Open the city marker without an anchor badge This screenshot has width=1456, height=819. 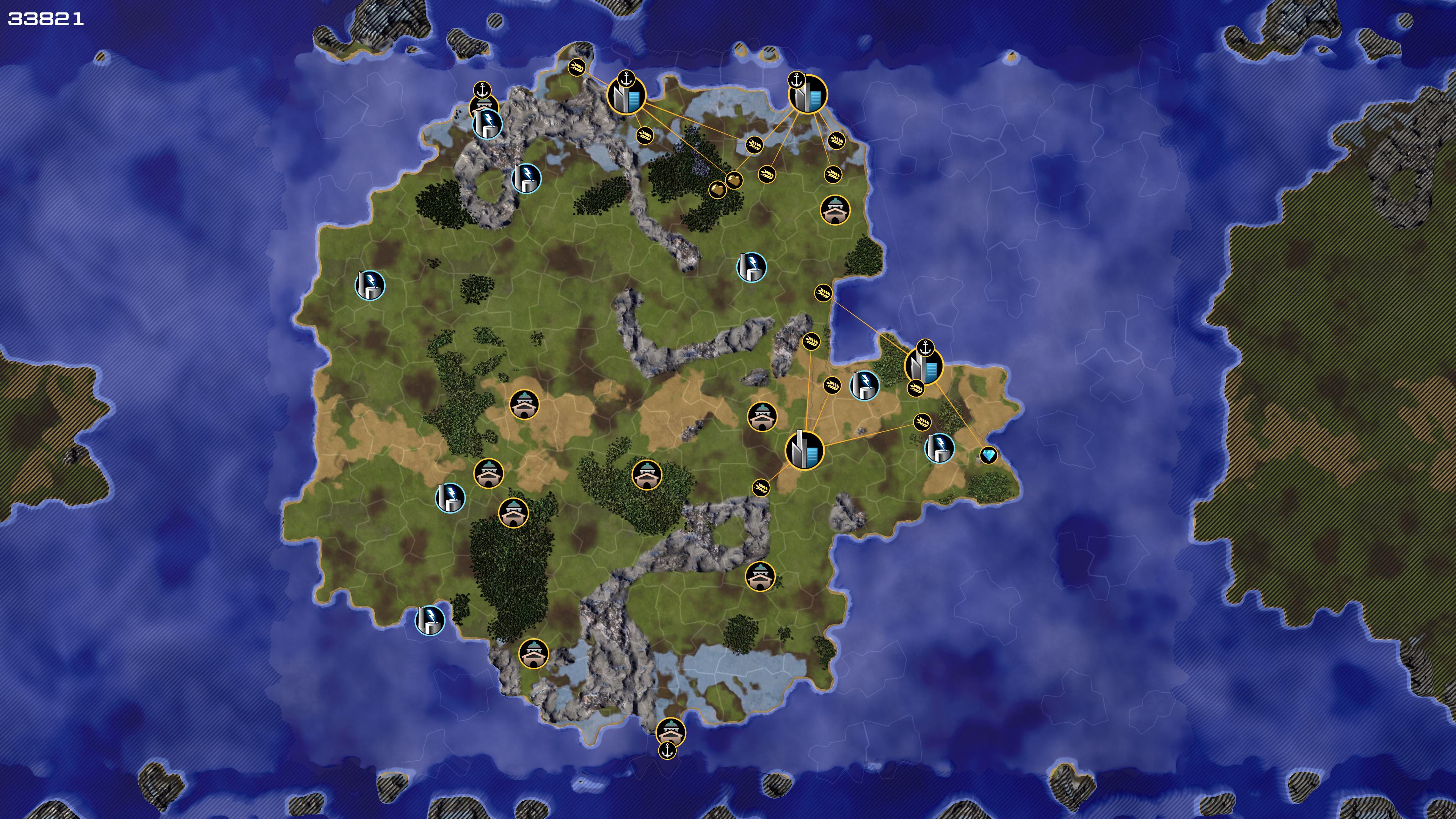coord(804,450)
